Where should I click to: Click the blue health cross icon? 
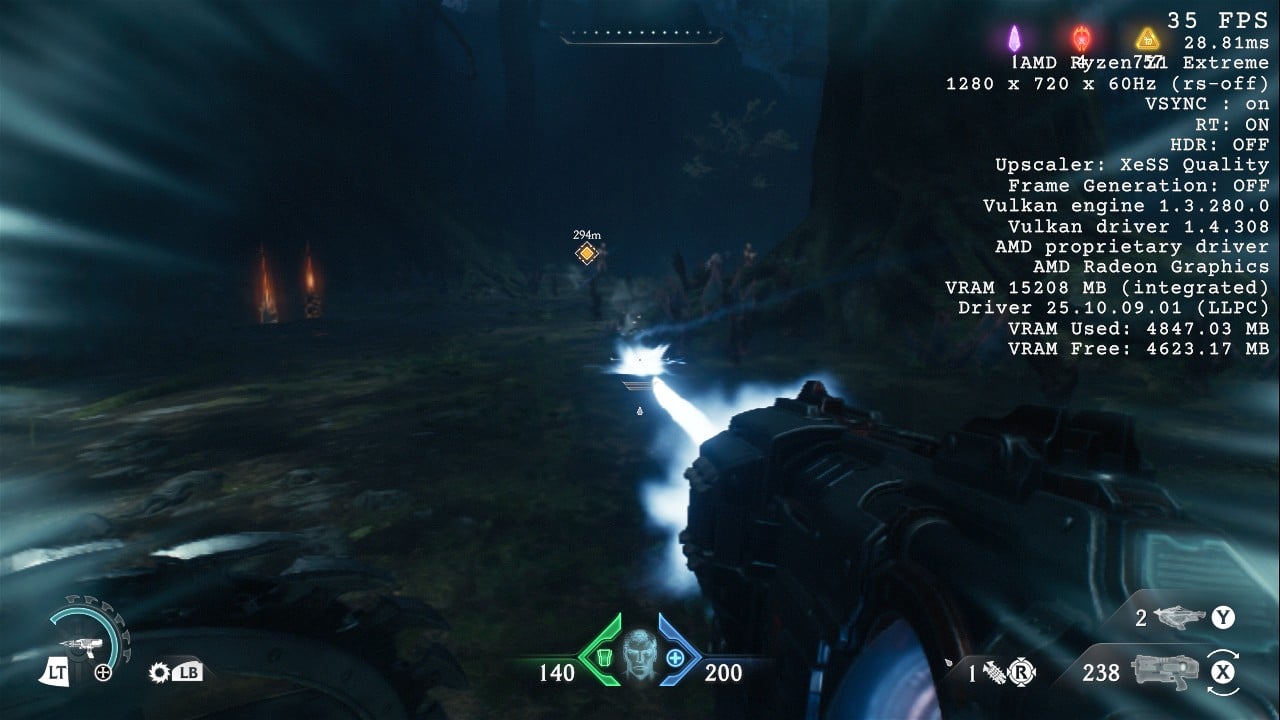click(x=675, y=658)
